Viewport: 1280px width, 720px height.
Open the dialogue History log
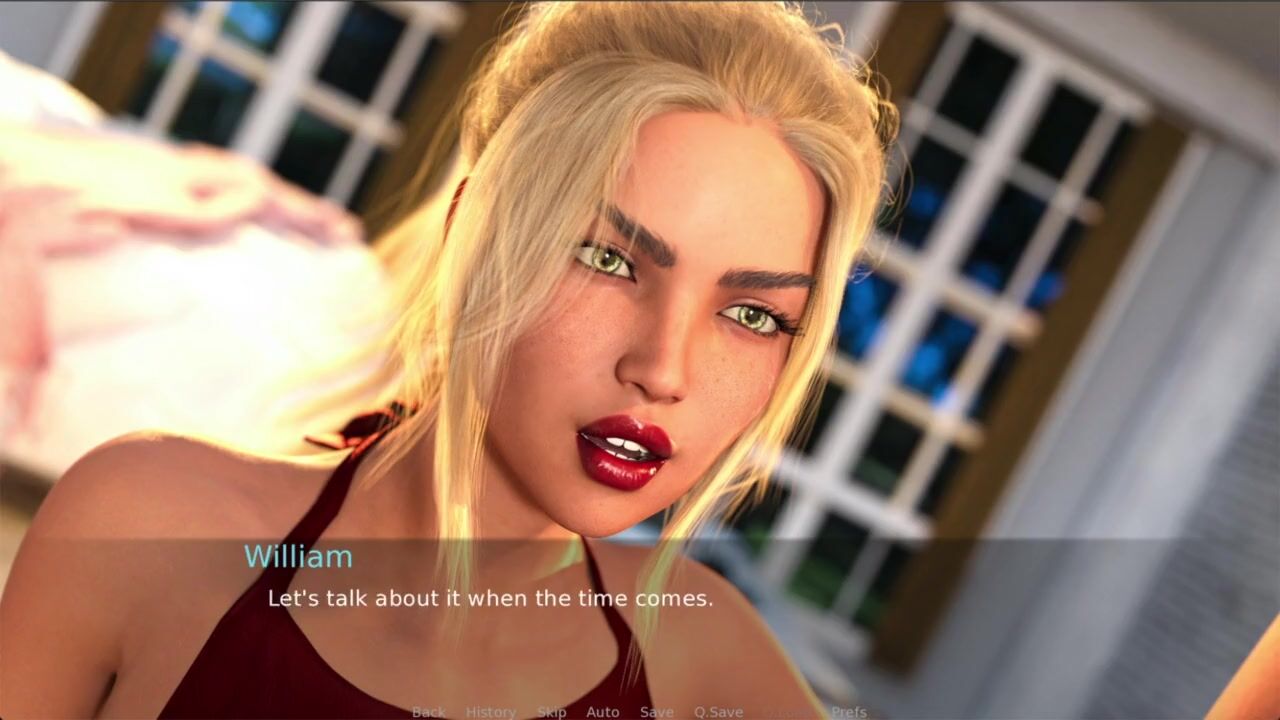point(491,712)
